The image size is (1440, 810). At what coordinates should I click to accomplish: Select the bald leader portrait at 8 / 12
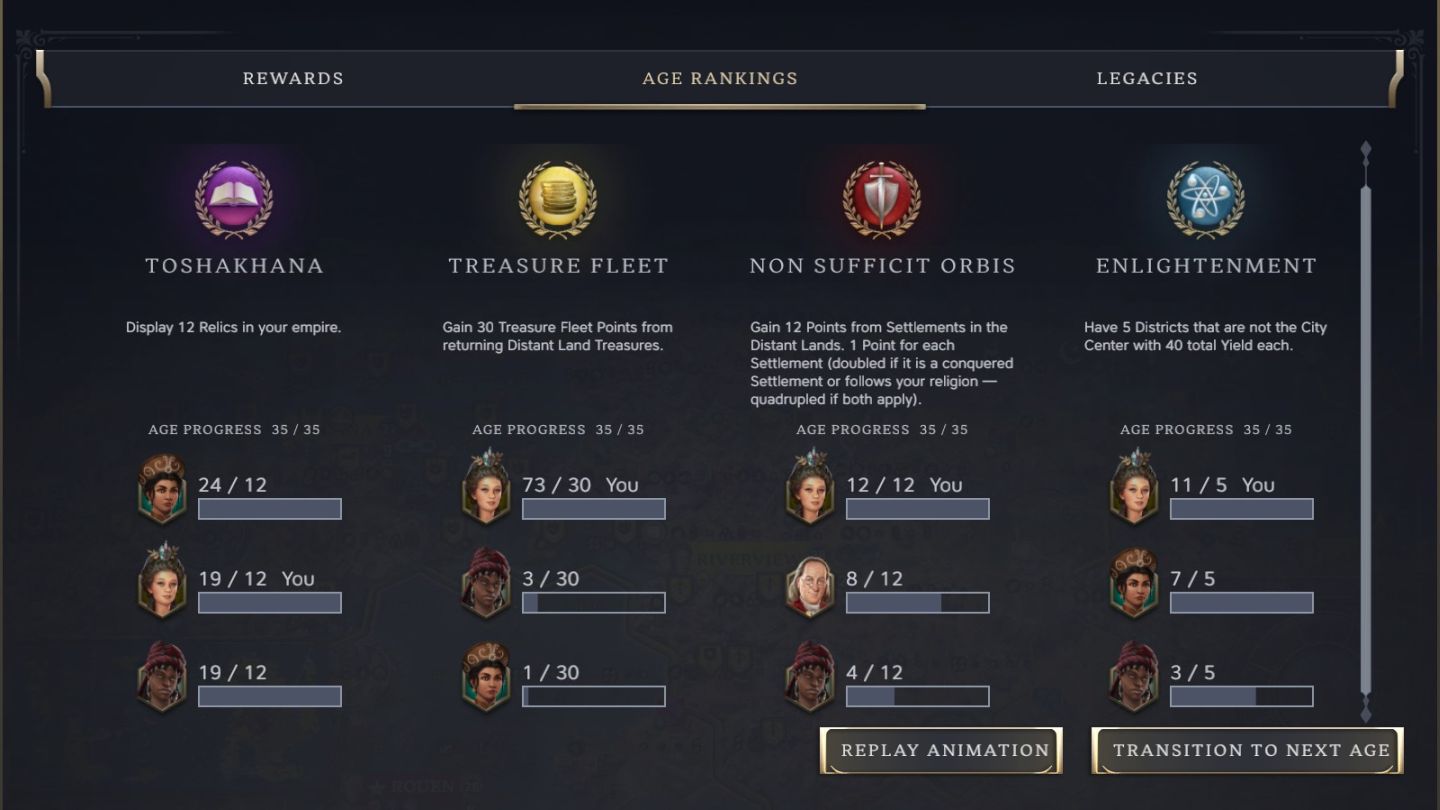coord(810,584)
